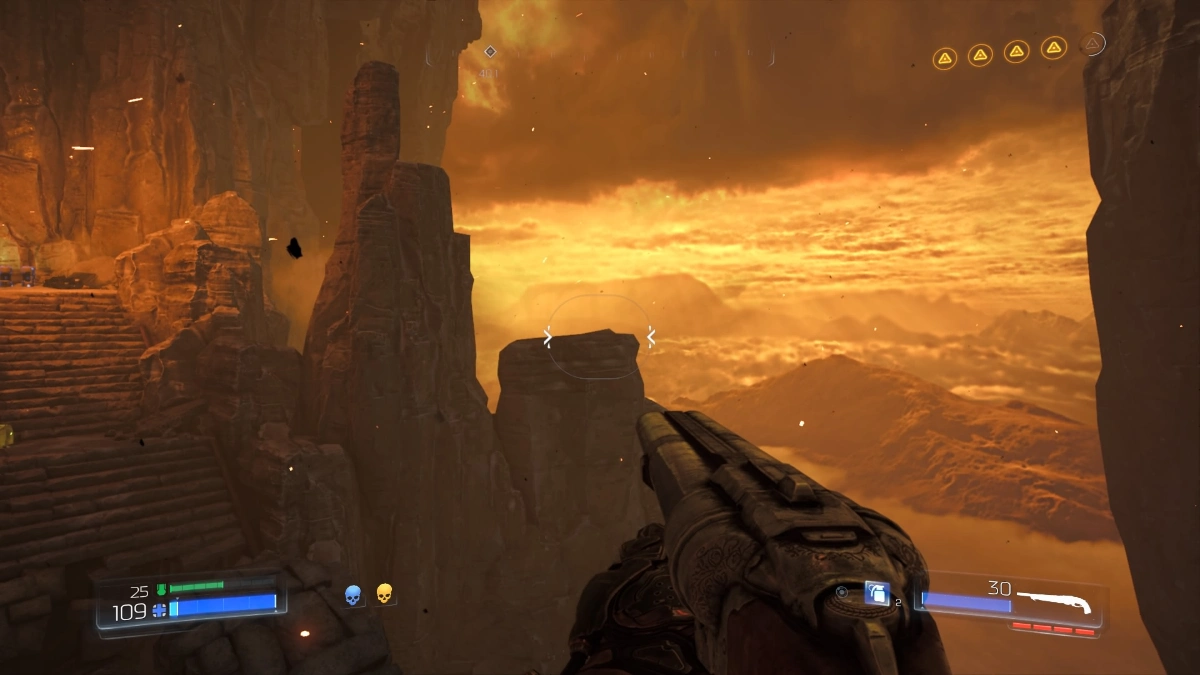1200x675 pixels.
Task: Click the blue skull key icon
Action: 352,595
